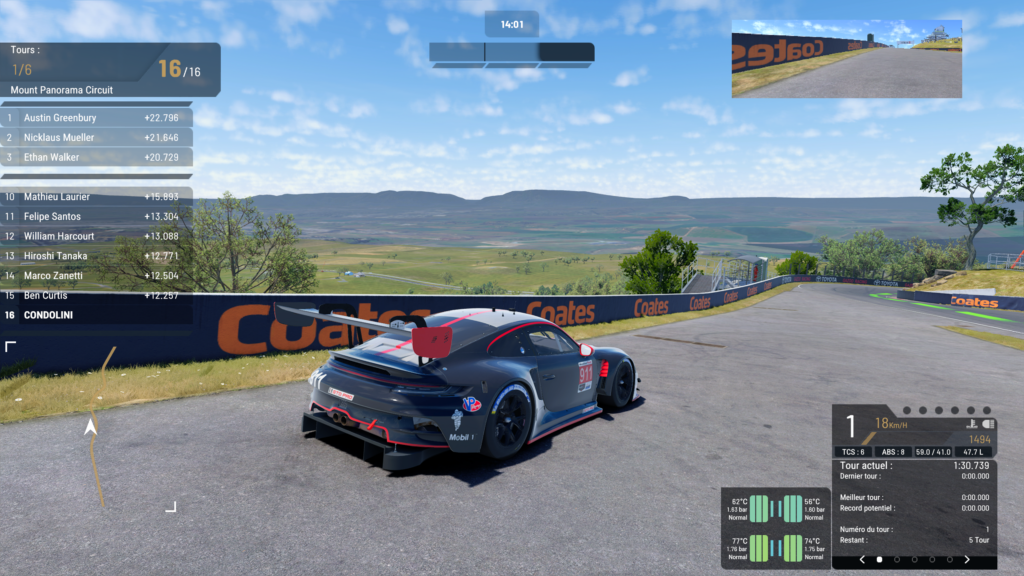Select Hiroshi Tanaka's standings row

[x=97, y=256]
